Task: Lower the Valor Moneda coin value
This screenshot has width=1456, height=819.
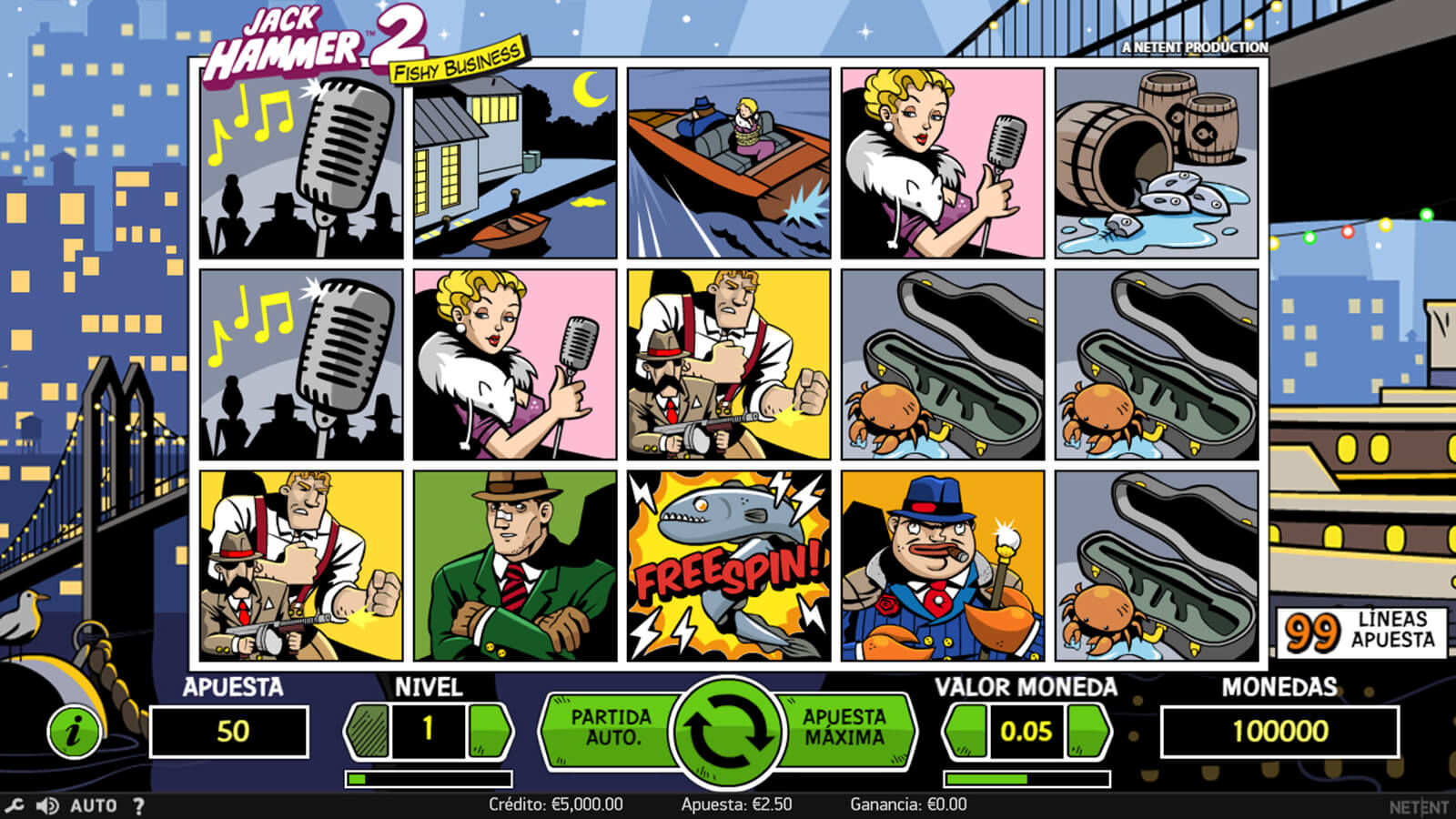Action: [966, 730]
